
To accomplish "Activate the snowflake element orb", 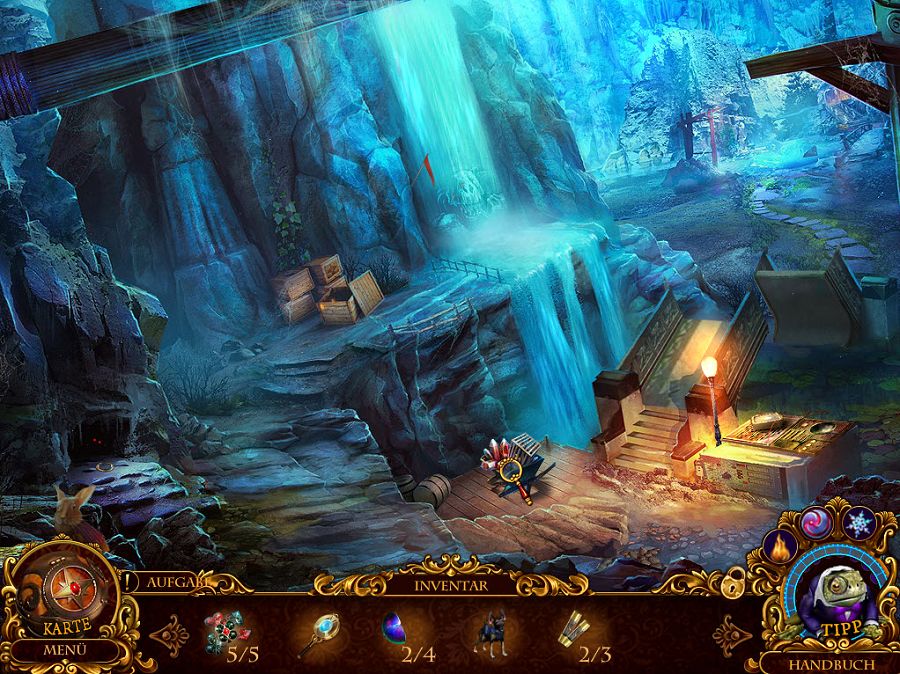I will point(859,523).
